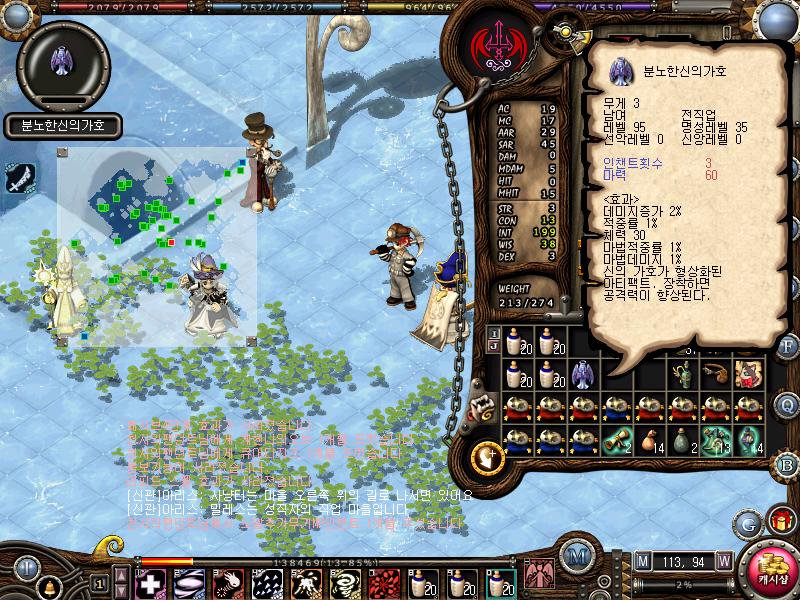Click the round F button
Image resolution: width=800 pixels, height=600 pixels.
[787, 346]
